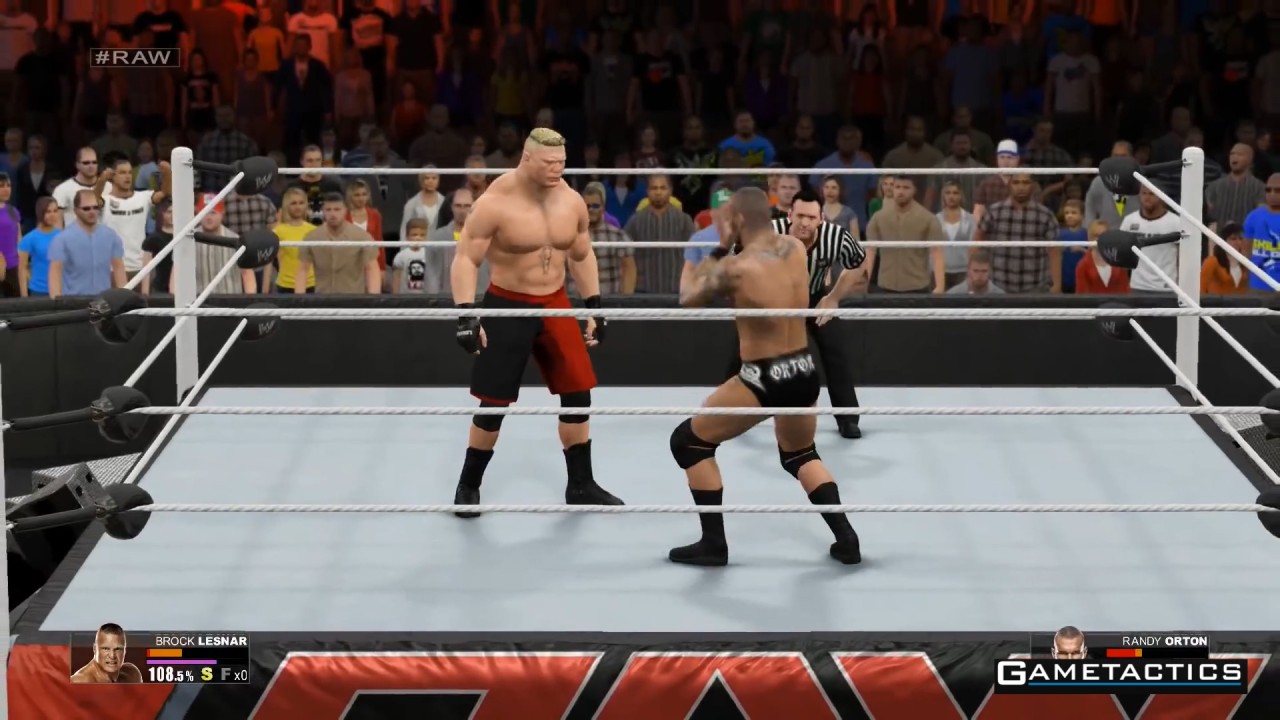
Task: Click Randy Orton's HUD portrait
Action: [x=1069, y=643]
